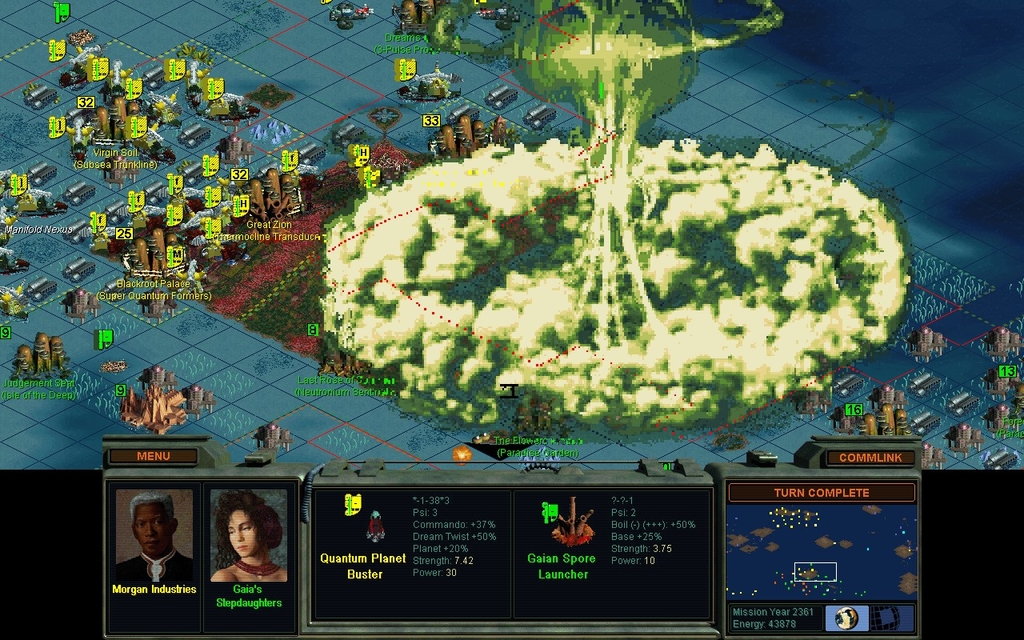Click the TURN COMPLETE button

pos(821,493)
